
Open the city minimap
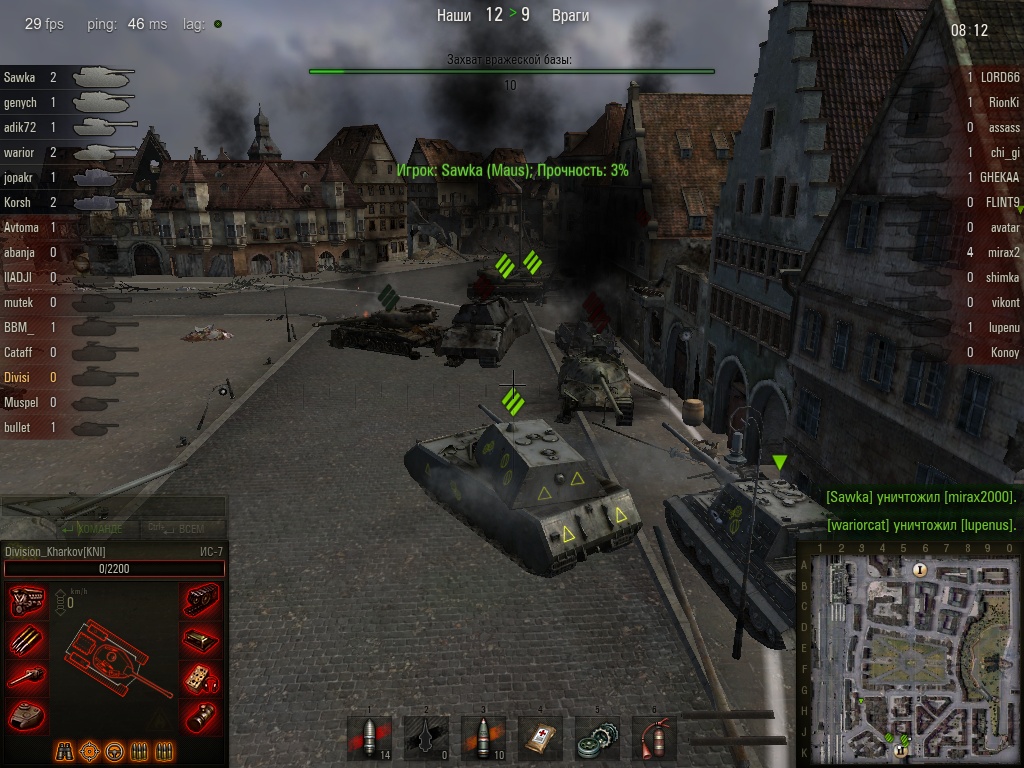click(908, 654)
